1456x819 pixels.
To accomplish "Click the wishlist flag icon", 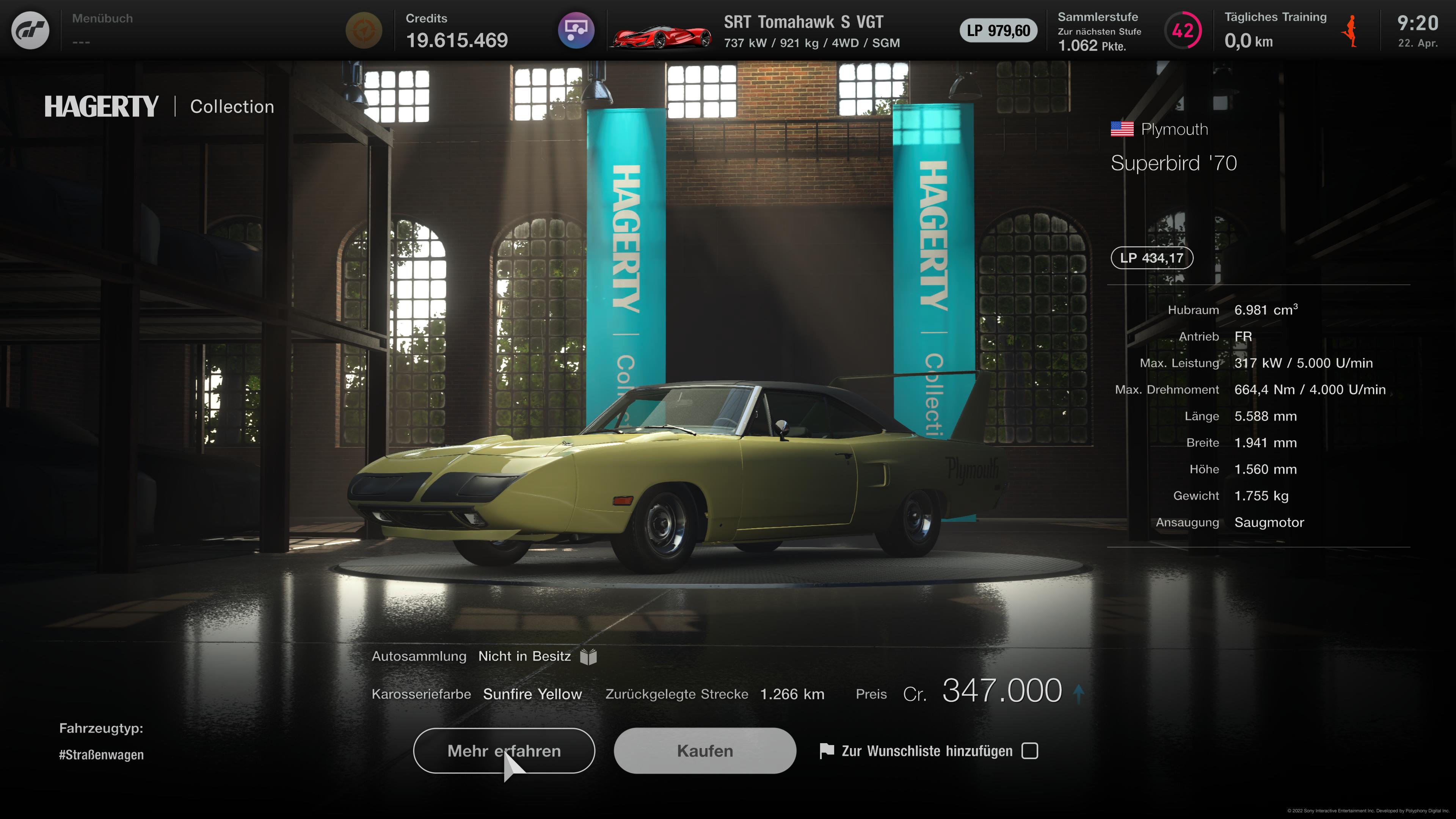I will pos(827,751).
